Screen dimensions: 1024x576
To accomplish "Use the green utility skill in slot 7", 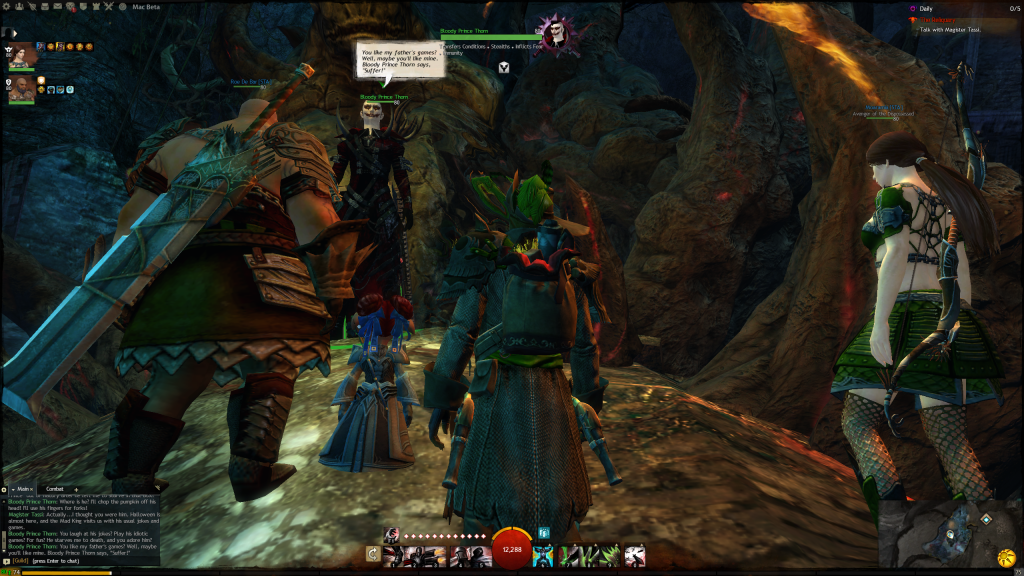I will point(567,554).
